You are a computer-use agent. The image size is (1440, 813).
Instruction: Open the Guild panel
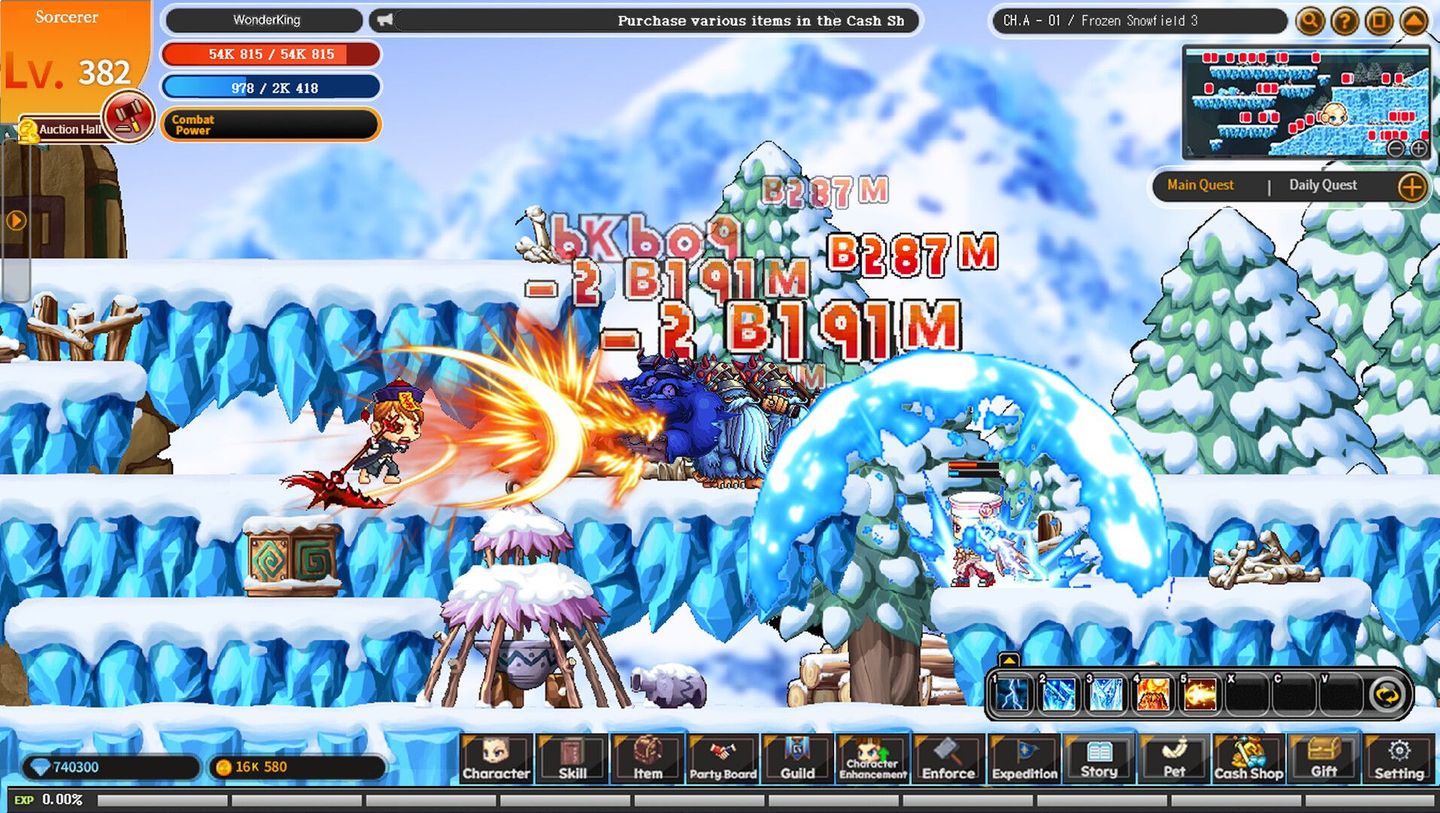(x=797, y=760)
